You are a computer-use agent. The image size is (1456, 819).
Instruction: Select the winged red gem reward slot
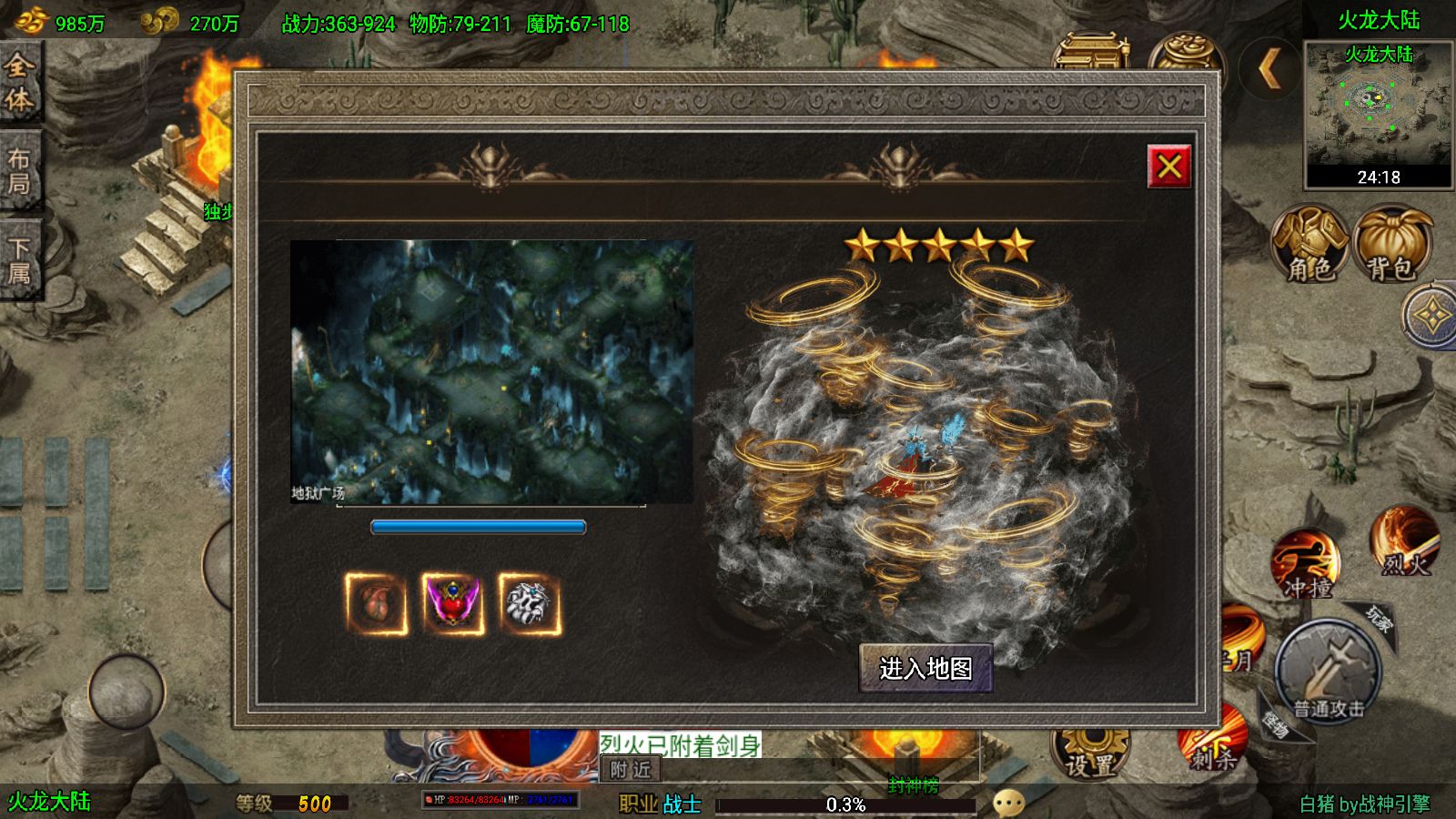(x=453, y=603)
